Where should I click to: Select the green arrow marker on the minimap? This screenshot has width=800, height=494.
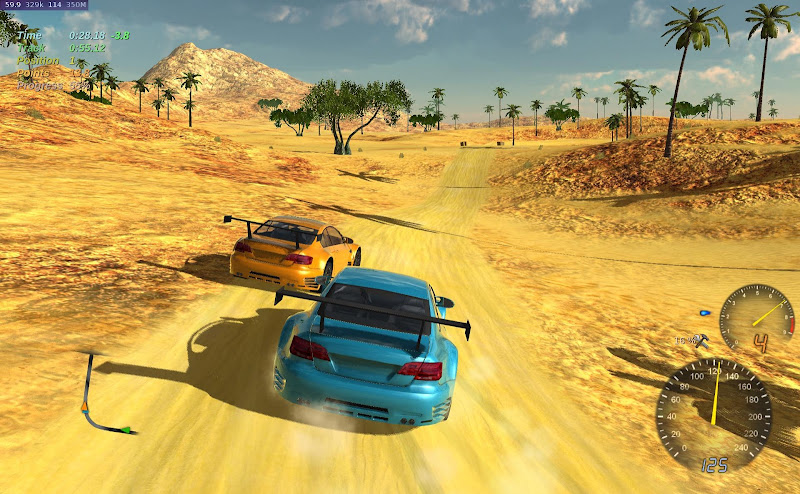click(126, 430)
